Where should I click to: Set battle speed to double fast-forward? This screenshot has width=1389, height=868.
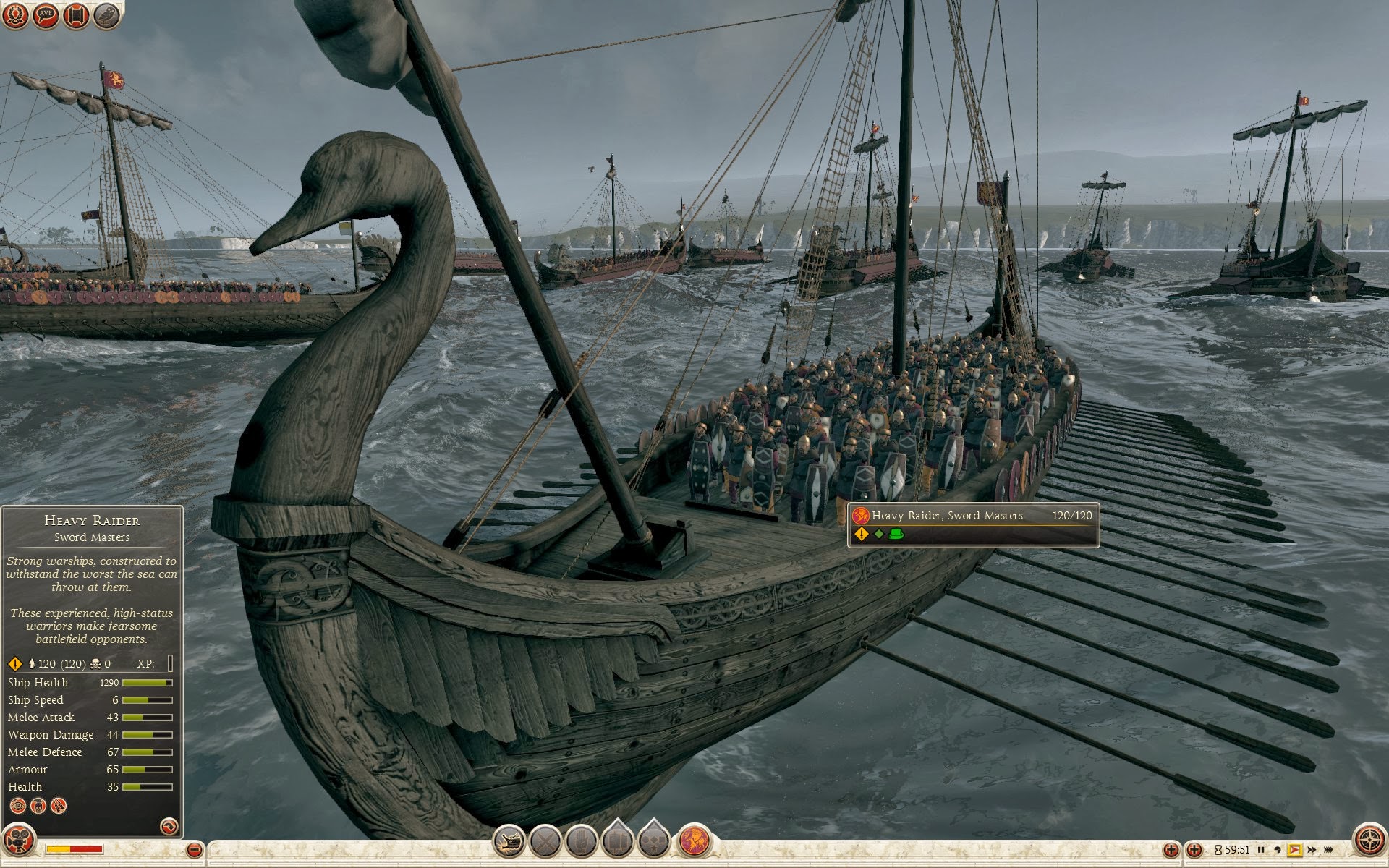[1312, 850]
